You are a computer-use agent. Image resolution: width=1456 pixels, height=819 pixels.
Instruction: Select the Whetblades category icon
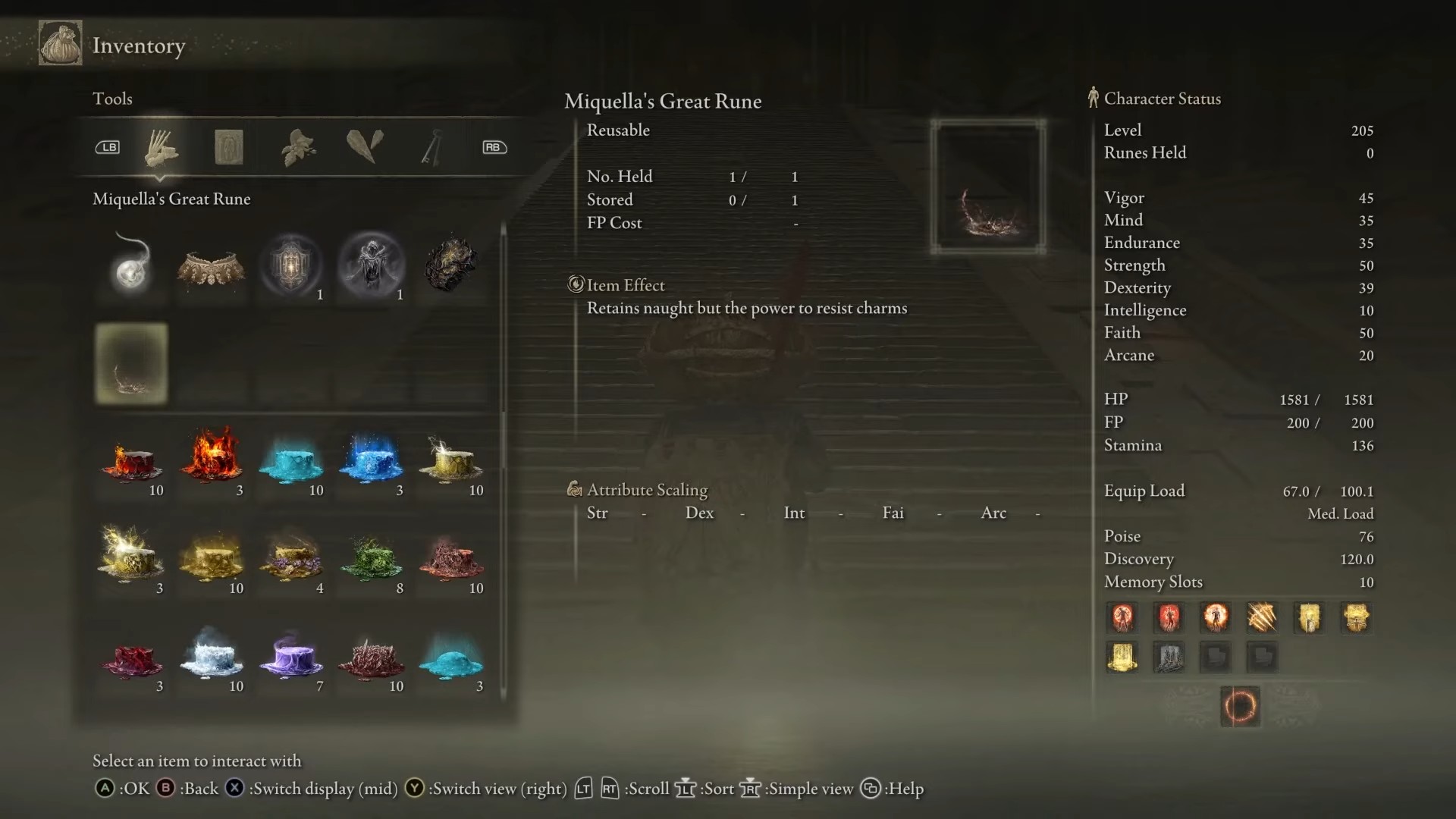[x=366, y=146]
